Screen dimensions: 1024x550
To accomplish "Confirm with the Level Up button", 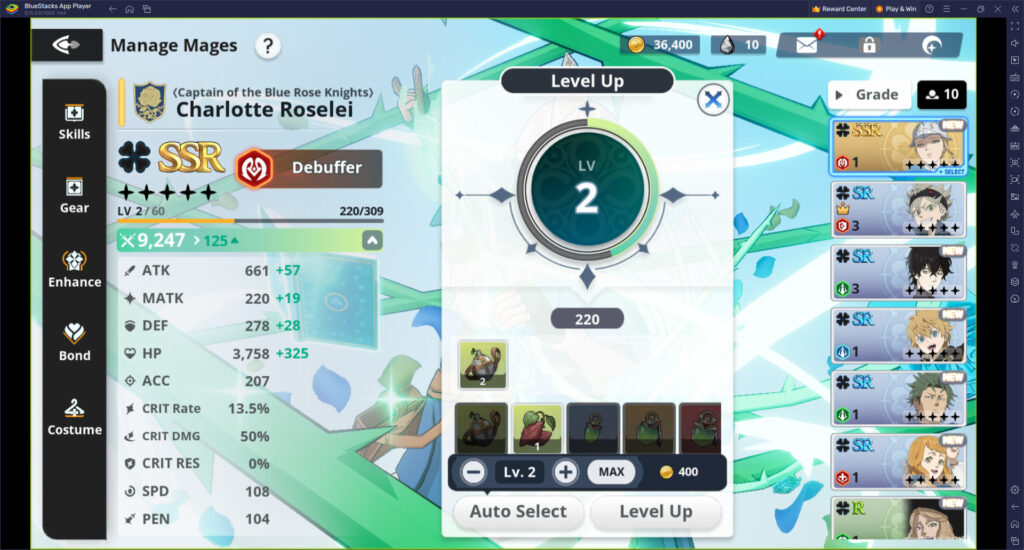I will pos(655,512).
